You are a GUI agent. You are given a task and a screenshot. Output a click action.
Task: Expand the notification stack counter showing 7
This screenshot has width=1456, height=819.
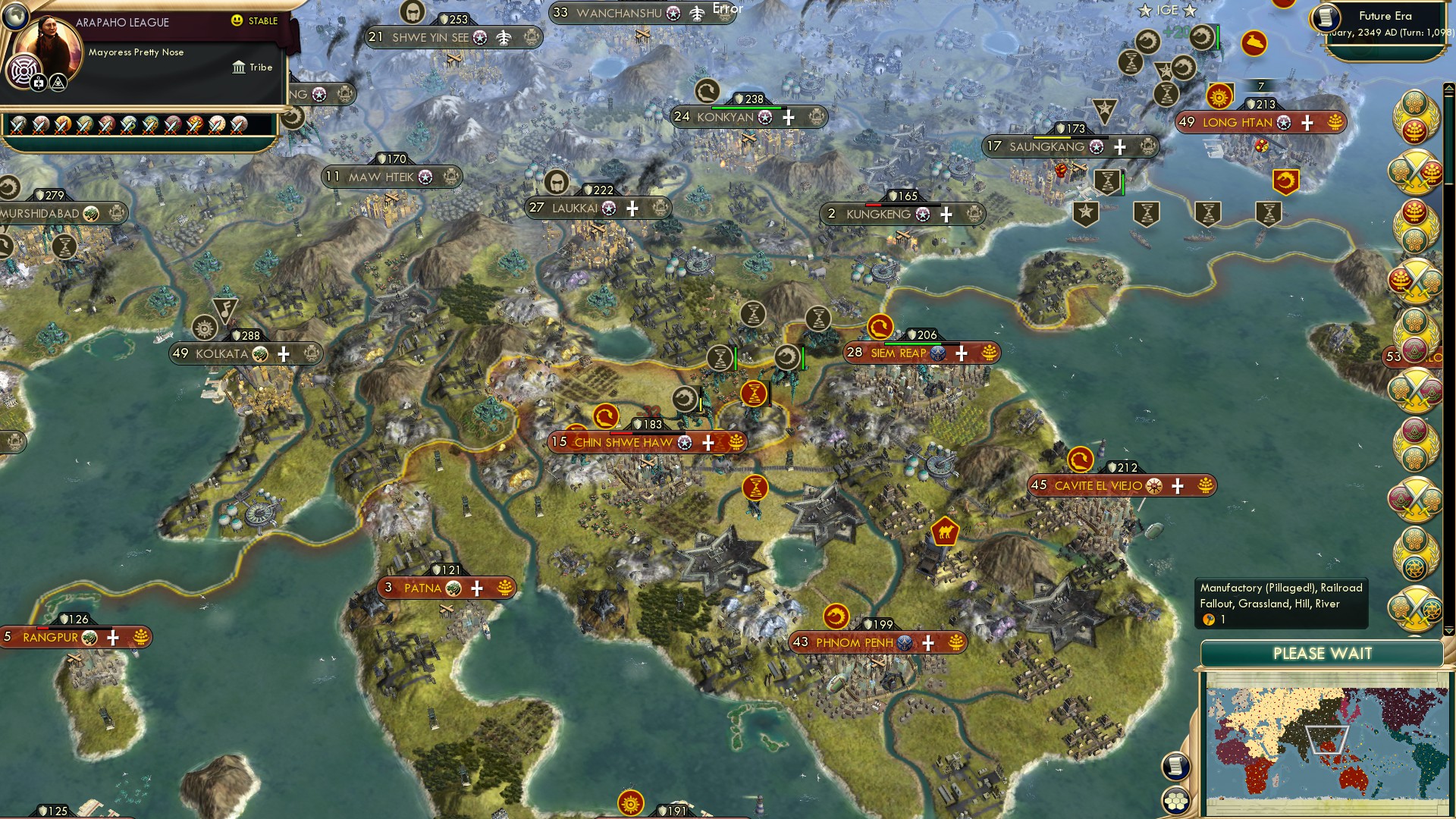point(1260,86)
